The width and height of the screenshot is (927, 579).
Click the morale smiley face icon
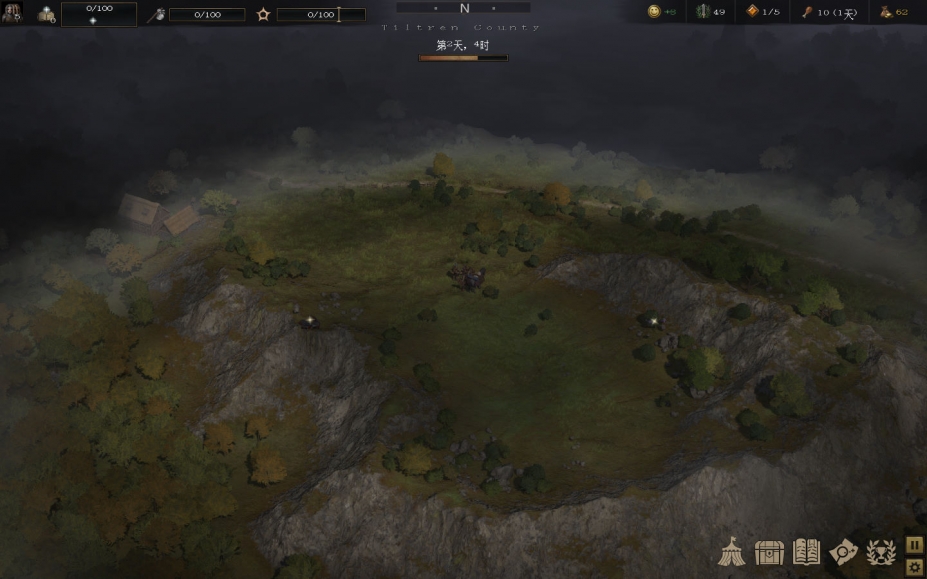click(x=654, y=12)
